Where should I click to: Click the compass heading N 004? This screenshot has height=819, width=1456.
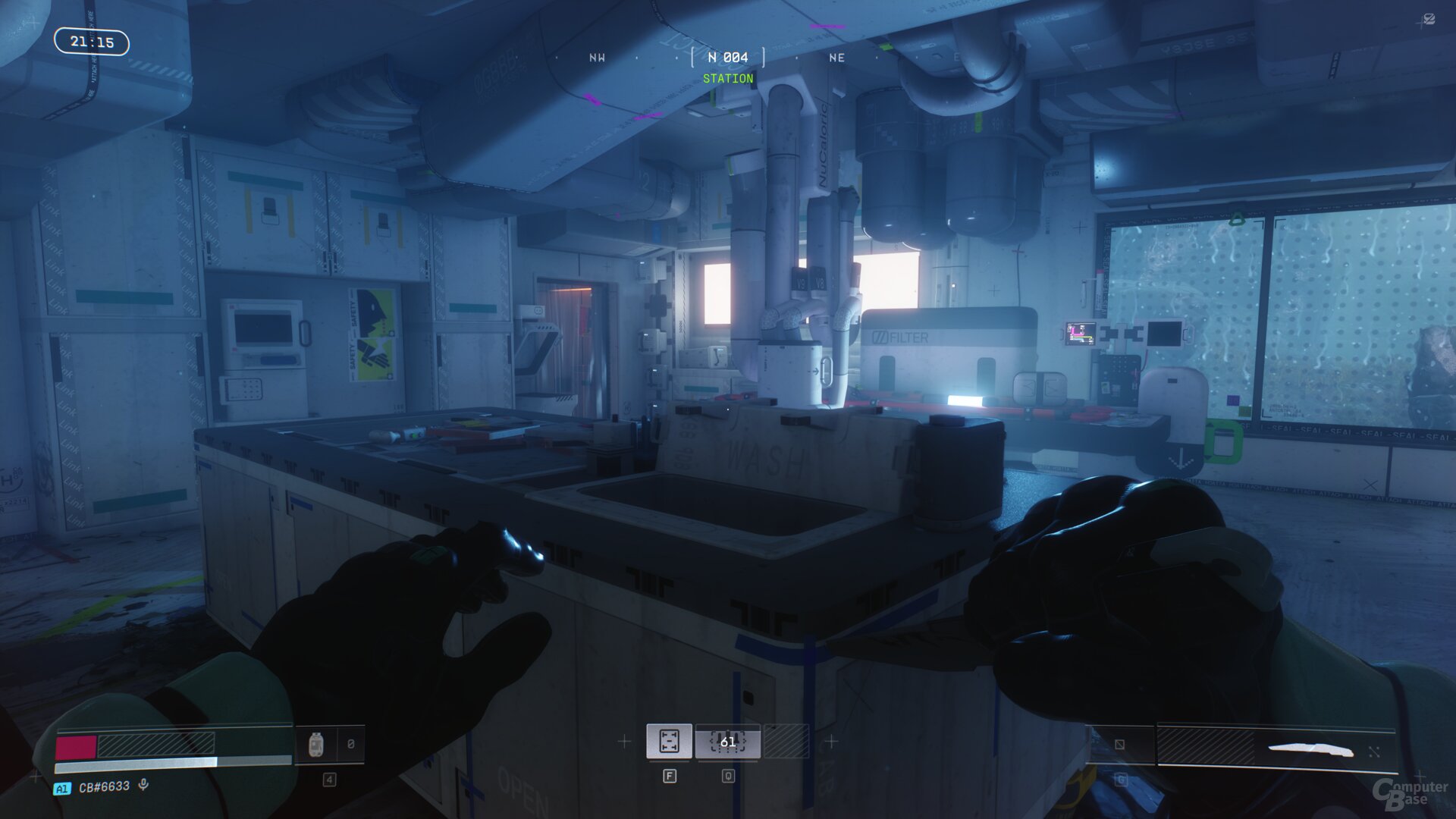pyautogui.click(x=727, y=58)
